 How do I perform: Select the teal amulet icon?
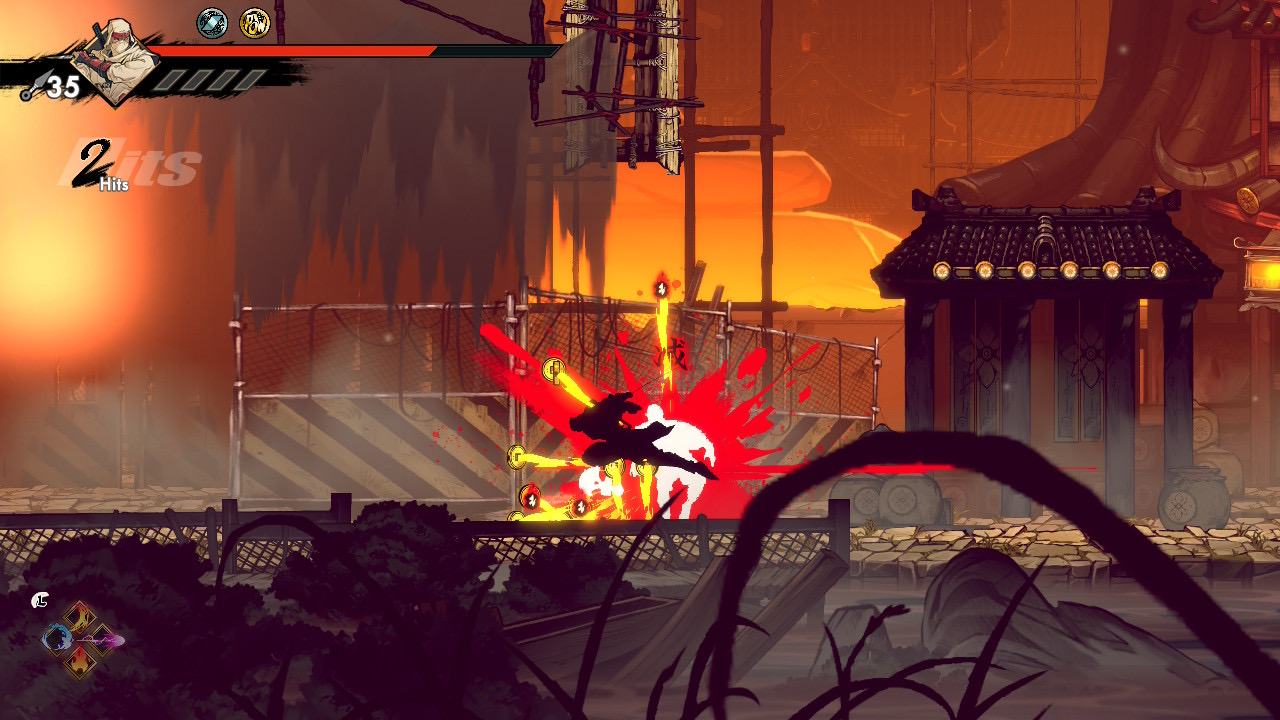[212, 23]
